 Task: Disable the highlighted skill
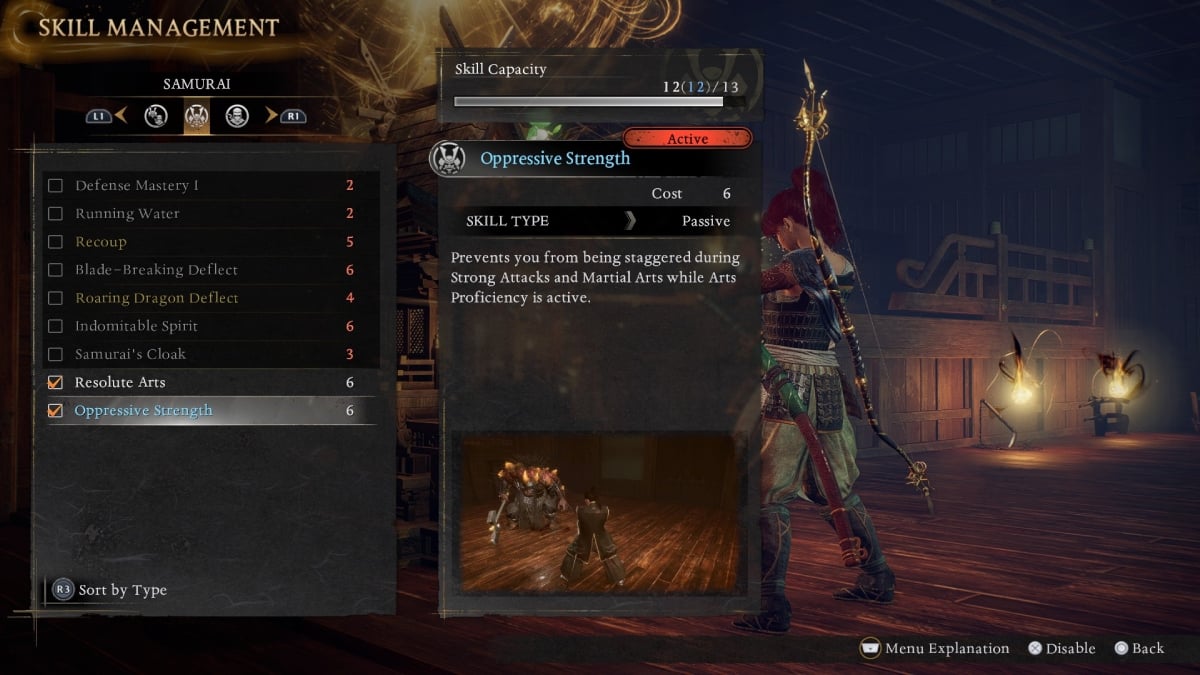coord(1061,649)
